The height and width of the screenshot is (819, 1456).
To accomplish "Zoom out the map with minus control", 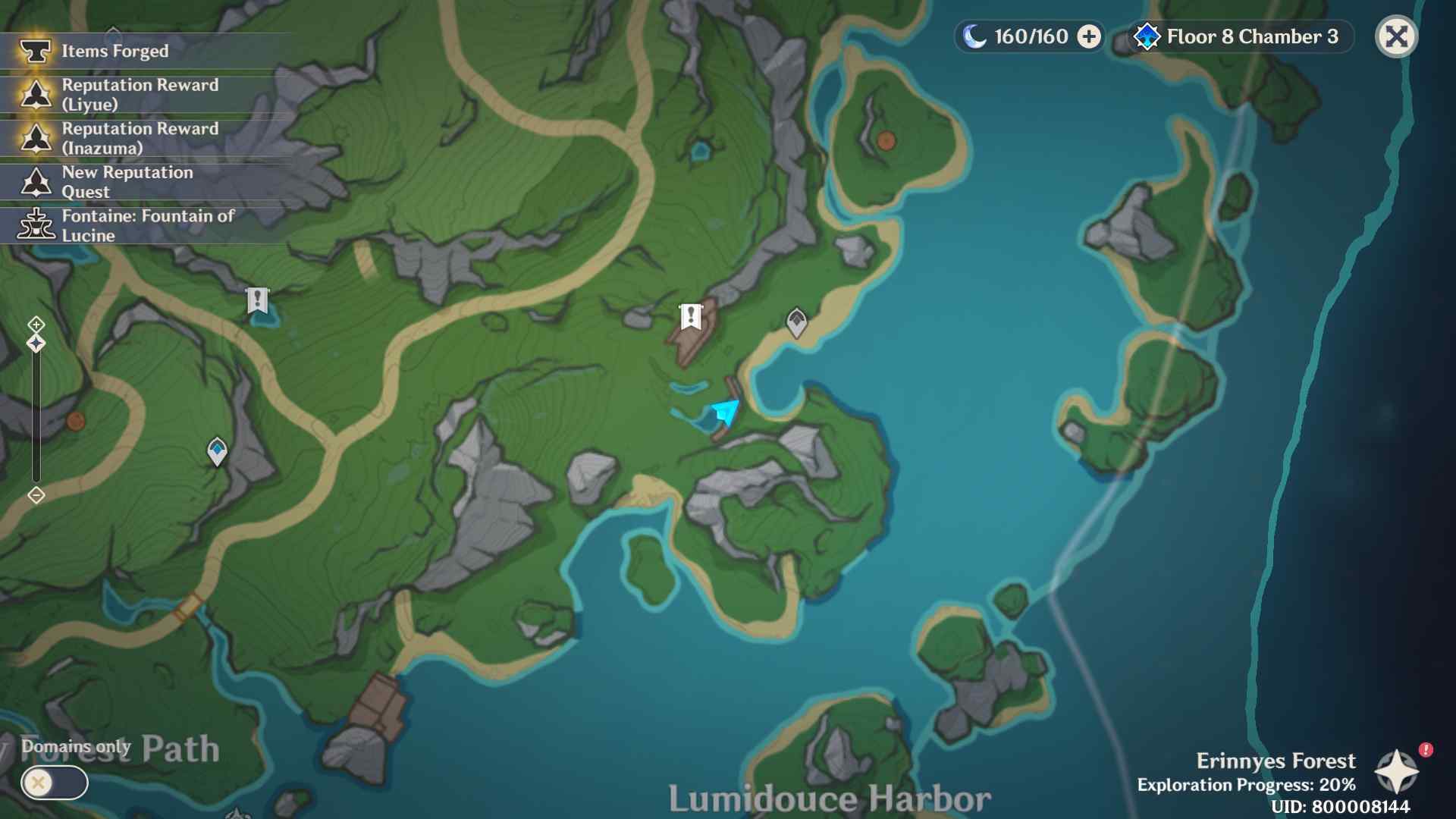I will coord(36,495).
